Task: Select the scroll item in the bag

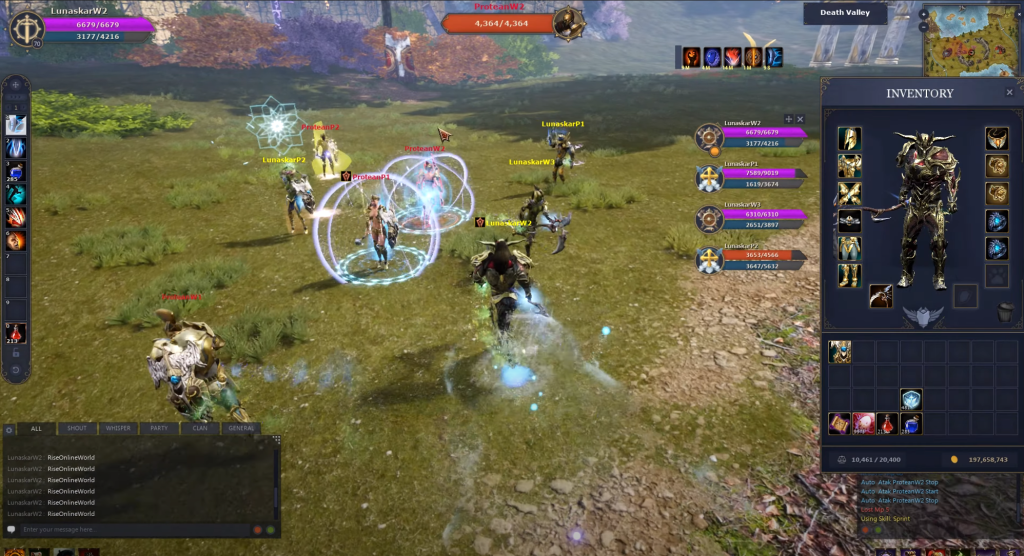Action: pos(838,424)
